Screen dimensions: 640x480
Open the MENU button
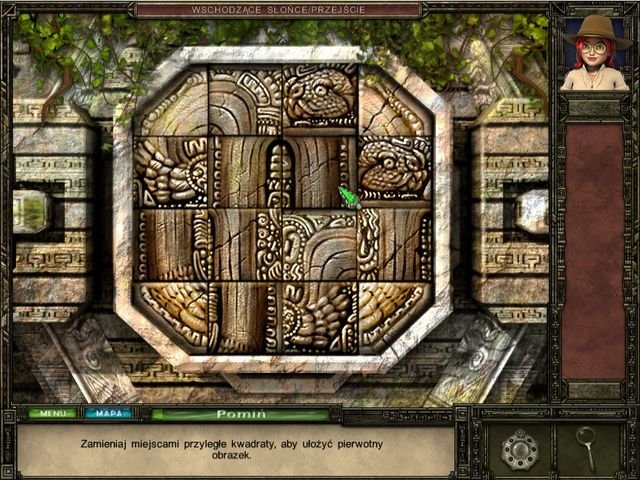point(52,413)
